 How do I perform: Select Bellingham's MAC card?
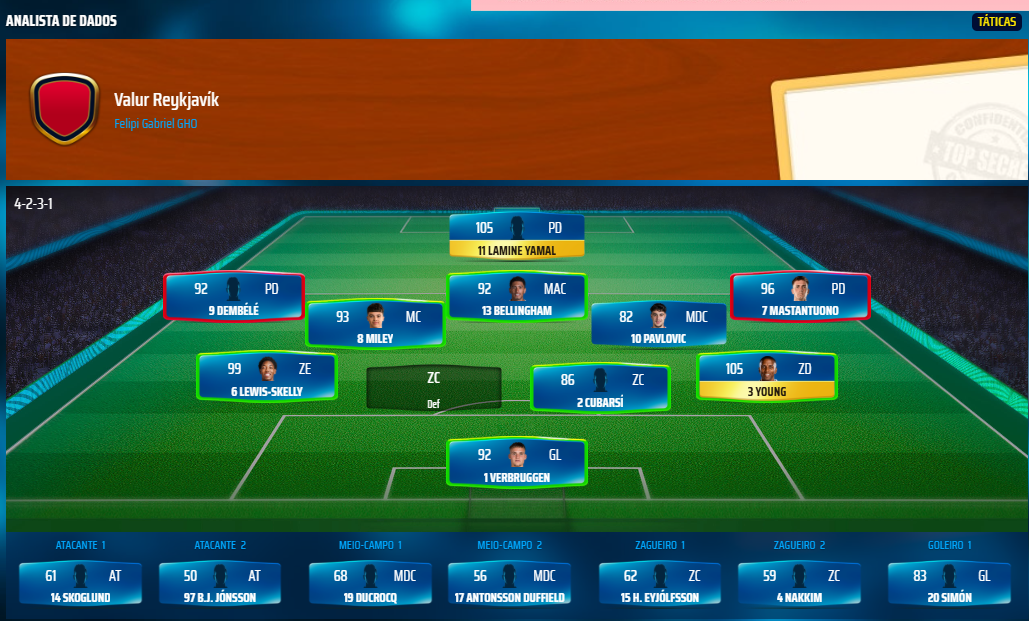click(x=516, y=297)
